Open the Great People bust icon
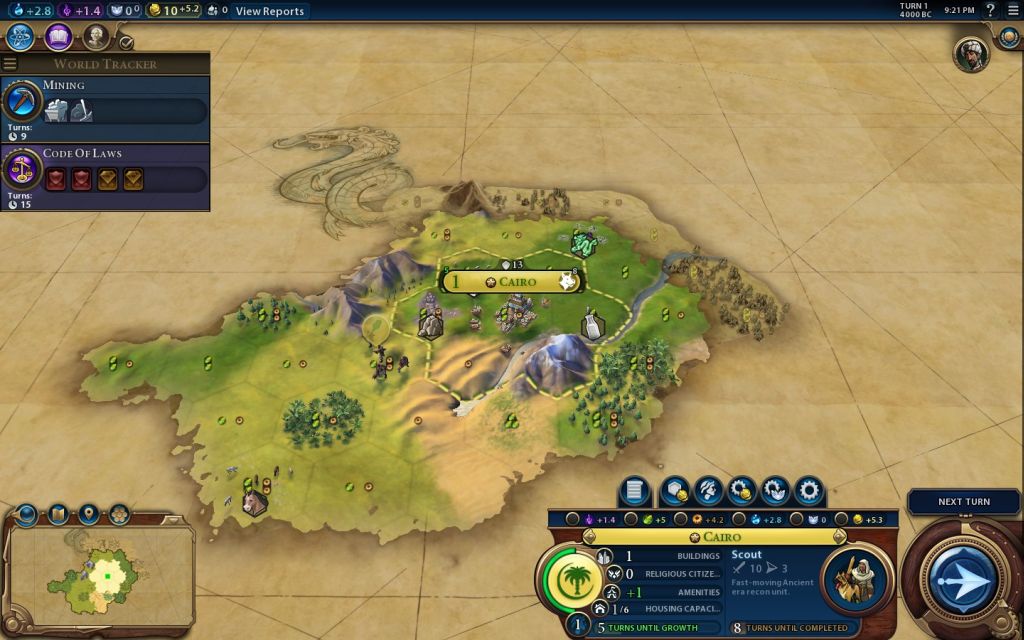The width and height of the screenshot is (1024, 640). pyautogui.click(x=96, y=38)
